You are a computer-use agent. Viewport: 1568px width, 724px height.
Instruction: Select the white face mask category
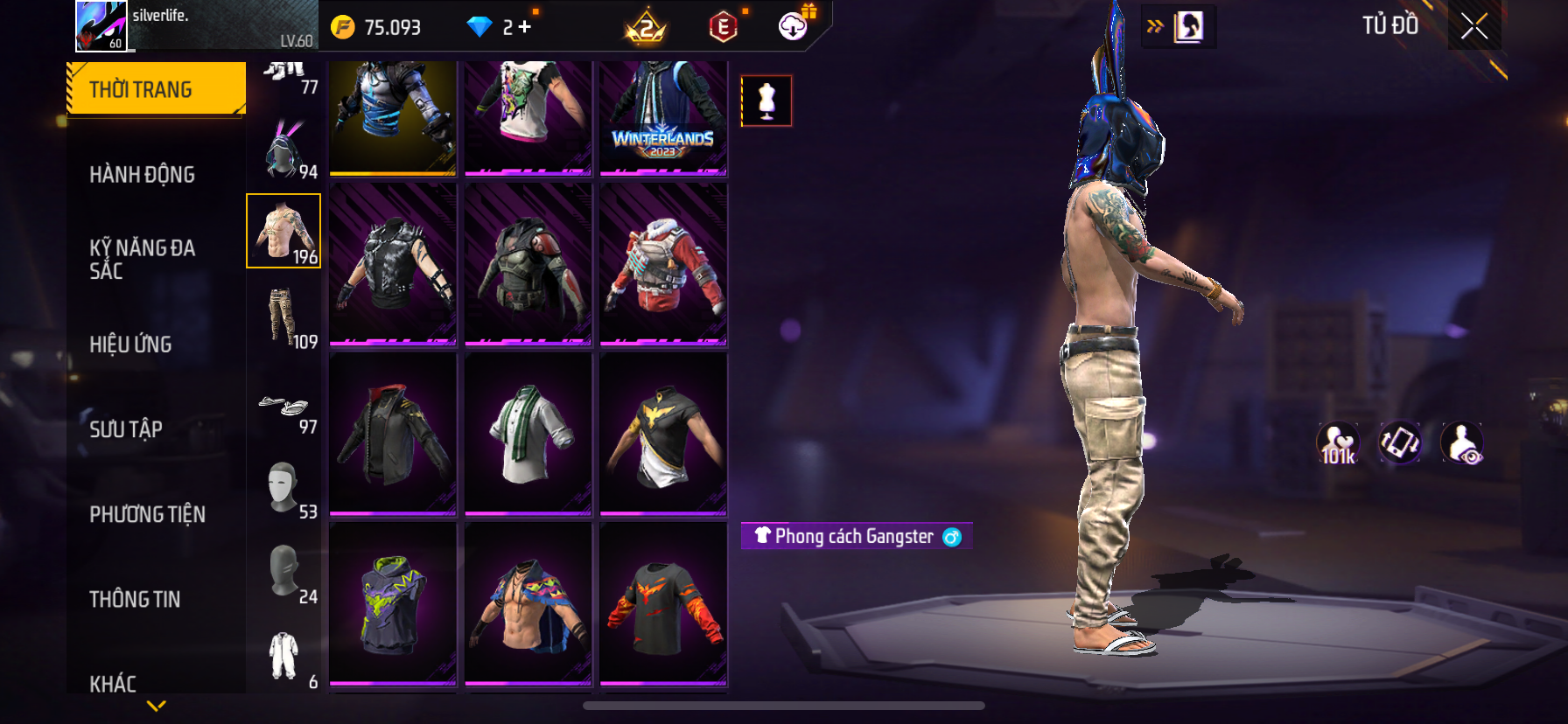(x=283, y=488)
